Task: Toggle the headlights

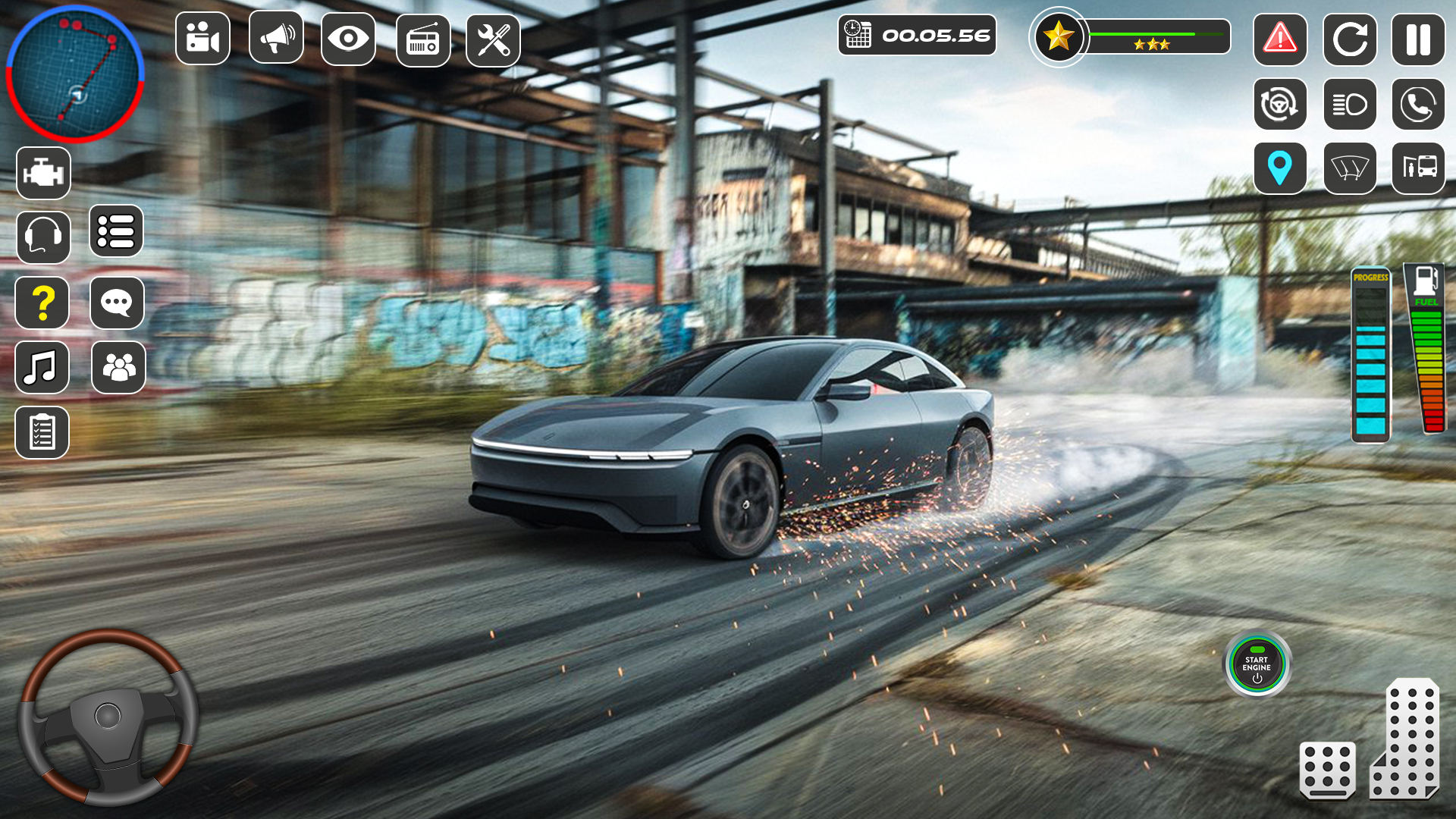Action: [1350, 104]
